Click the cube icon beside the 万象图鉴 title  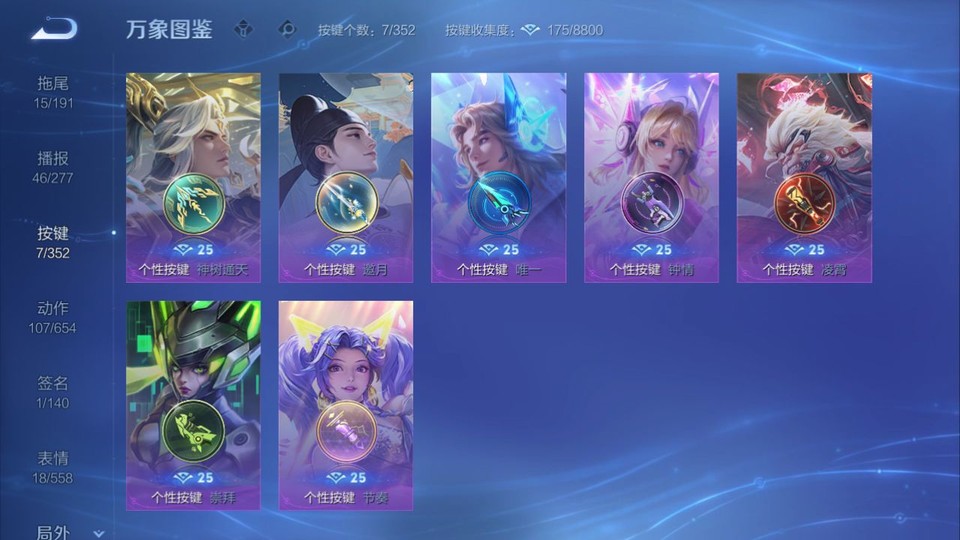click(x=243, y=29)
